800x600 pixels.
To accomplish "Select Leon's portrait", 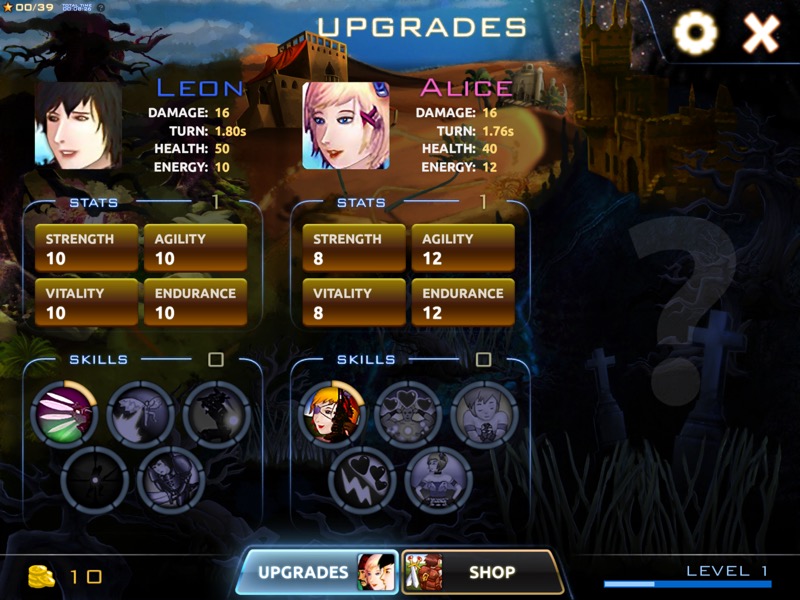I will pyautogui.click(x=78, y=125).
